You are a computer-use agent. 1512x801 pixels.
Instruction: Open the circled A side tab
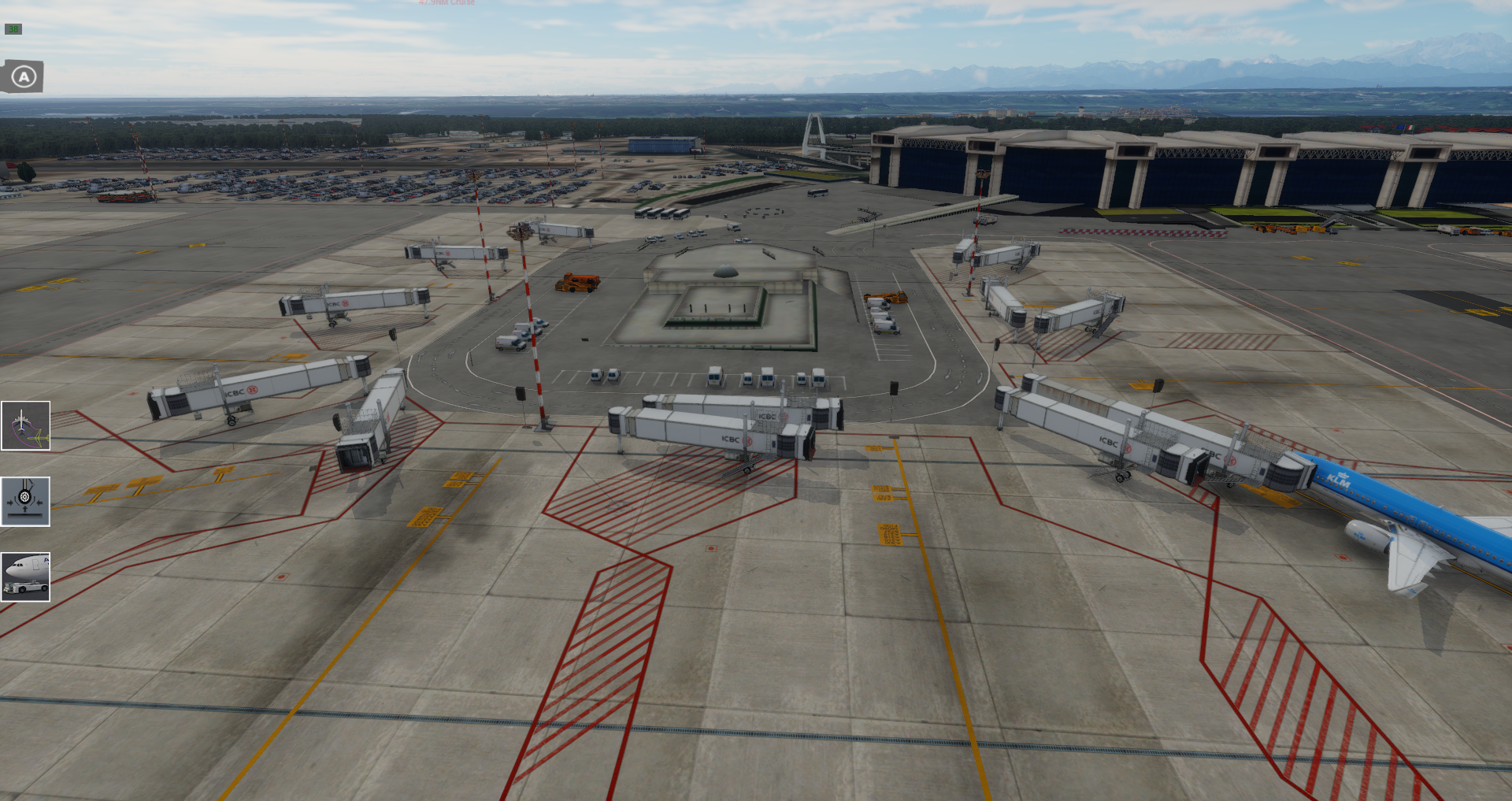pyautogui.click(x=23, y=77)
